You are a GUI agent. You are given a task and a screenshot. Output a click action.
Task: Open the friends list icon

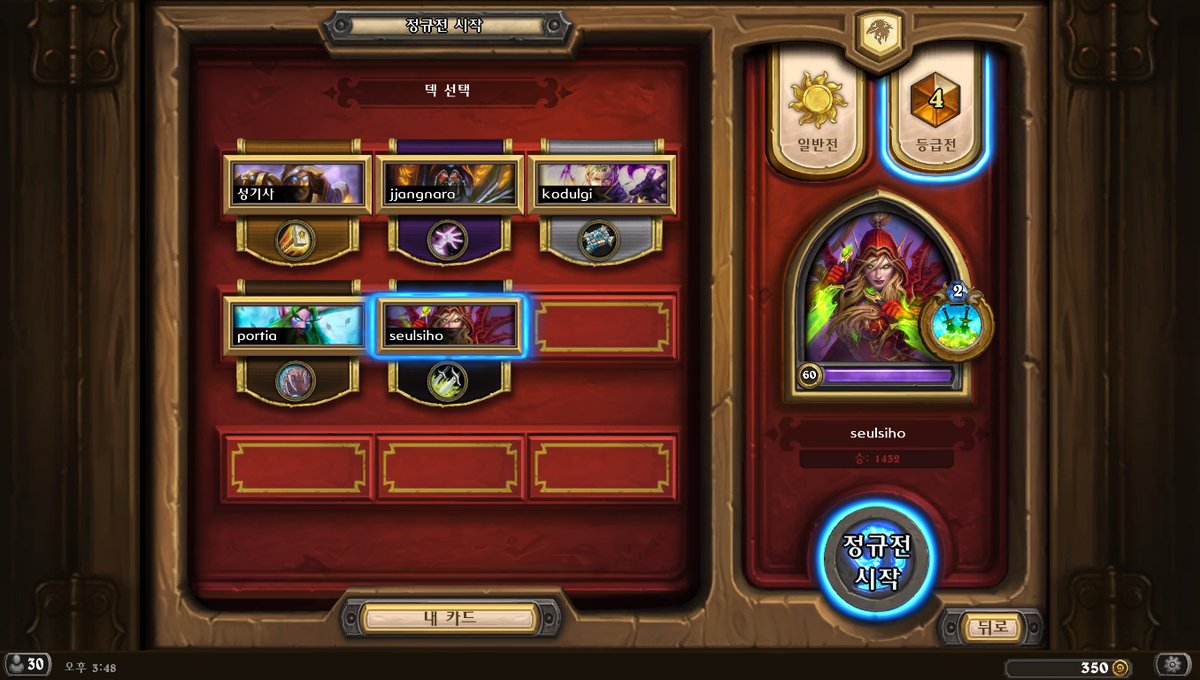(x=27, y=665)
